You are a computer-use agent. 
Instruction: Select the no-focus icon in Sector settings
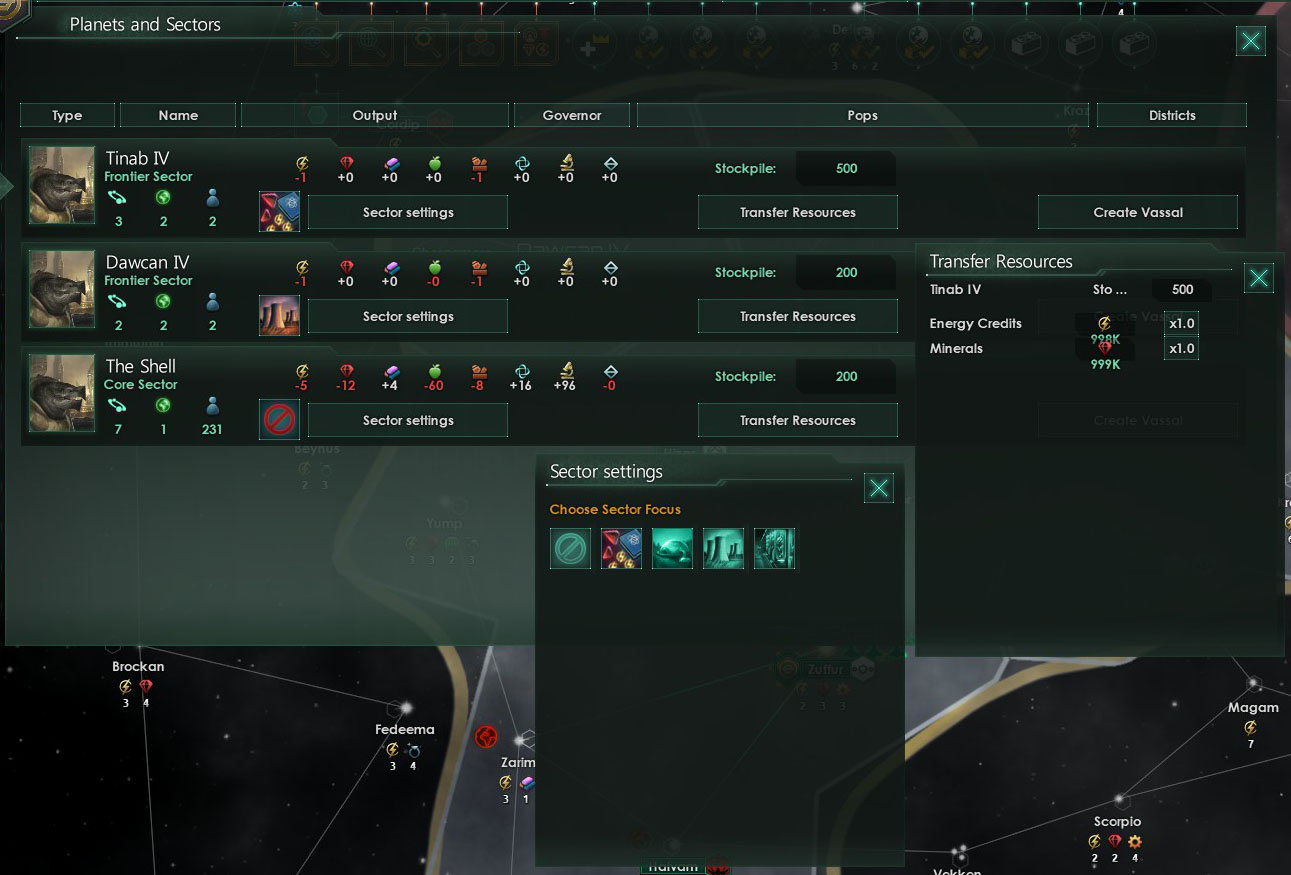pos(569,548)
